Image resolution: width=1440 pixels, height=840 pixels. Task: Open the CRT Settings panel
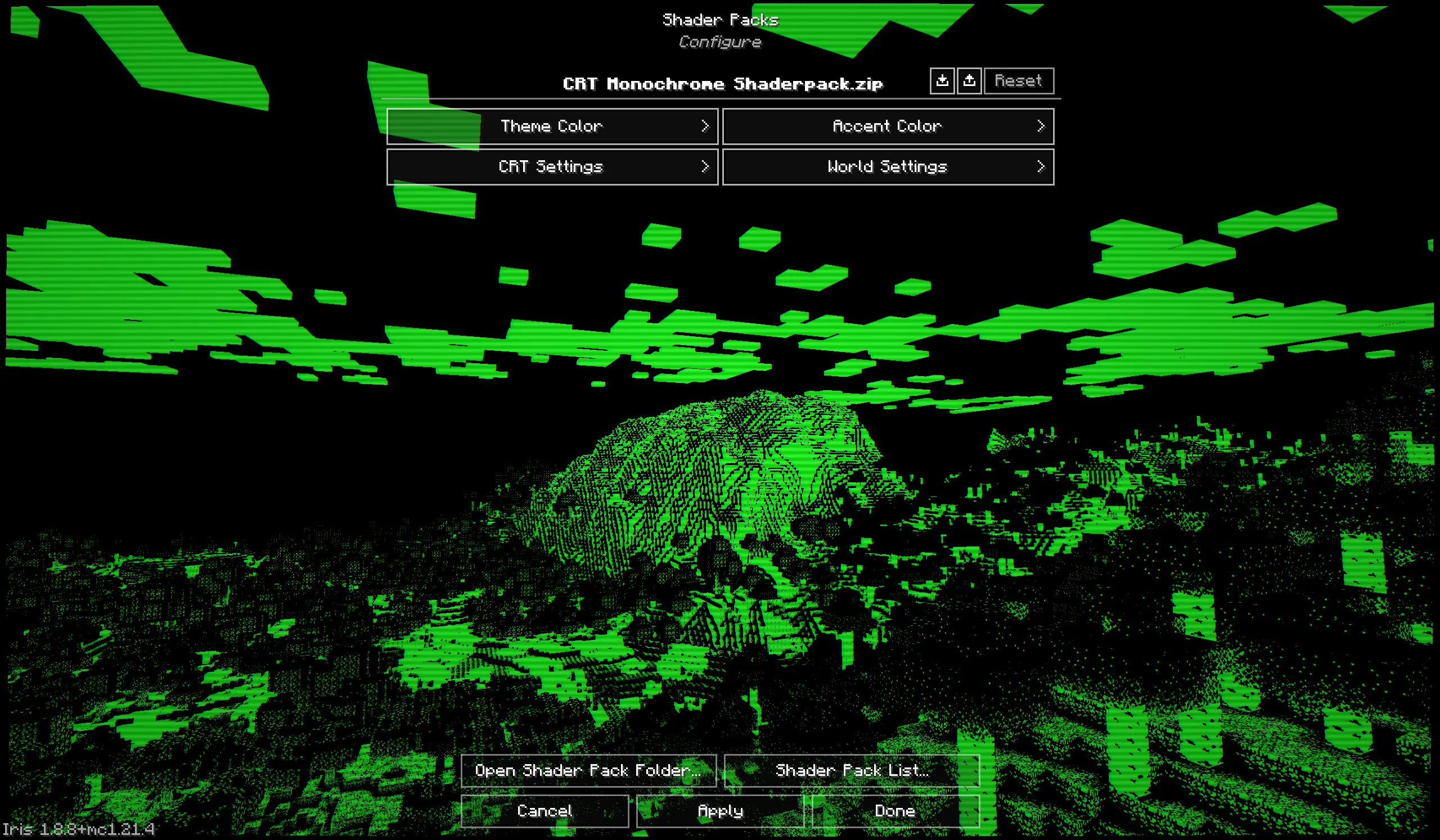552,167
